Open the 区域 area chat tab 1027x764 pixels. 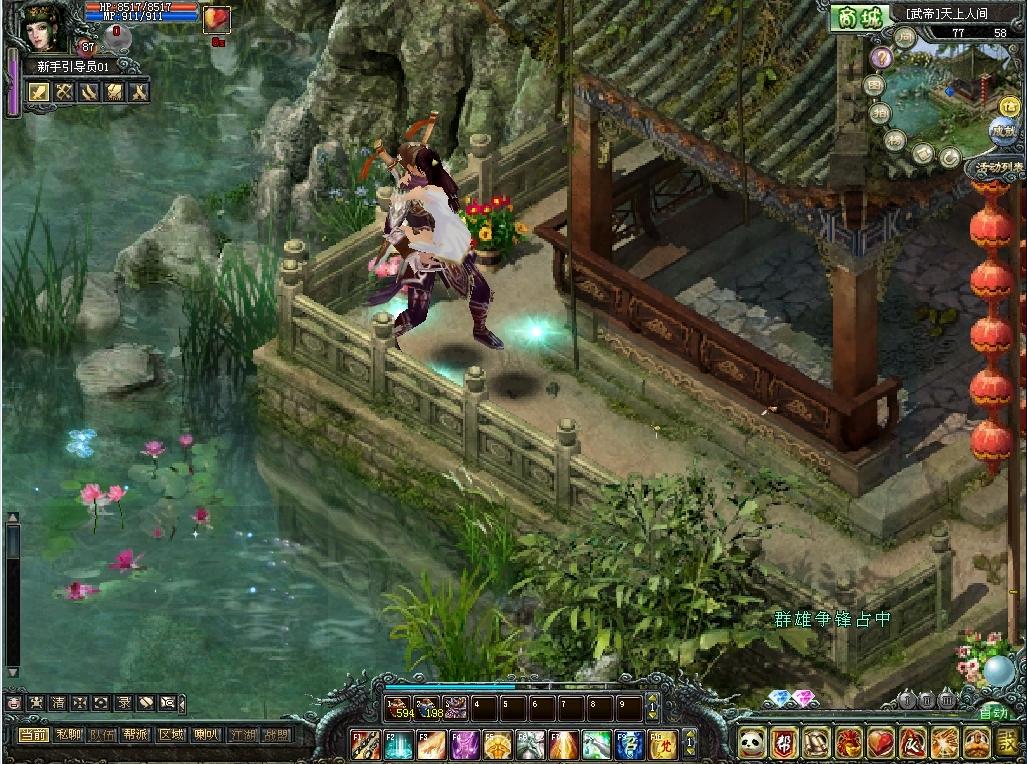click(171, 734)
